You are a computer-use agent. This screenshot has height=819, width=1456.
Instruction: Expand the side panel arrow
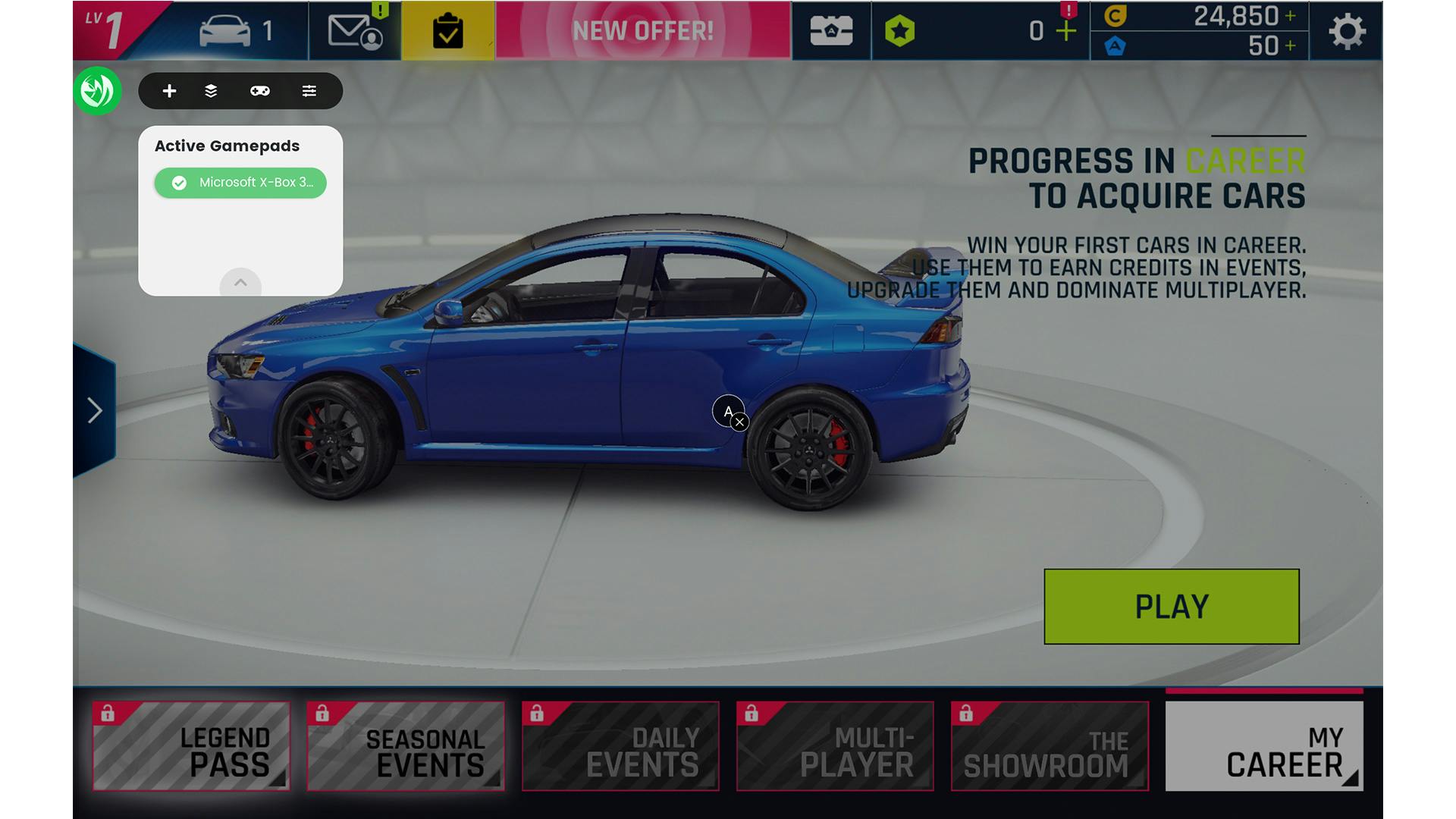pos(95,410)
